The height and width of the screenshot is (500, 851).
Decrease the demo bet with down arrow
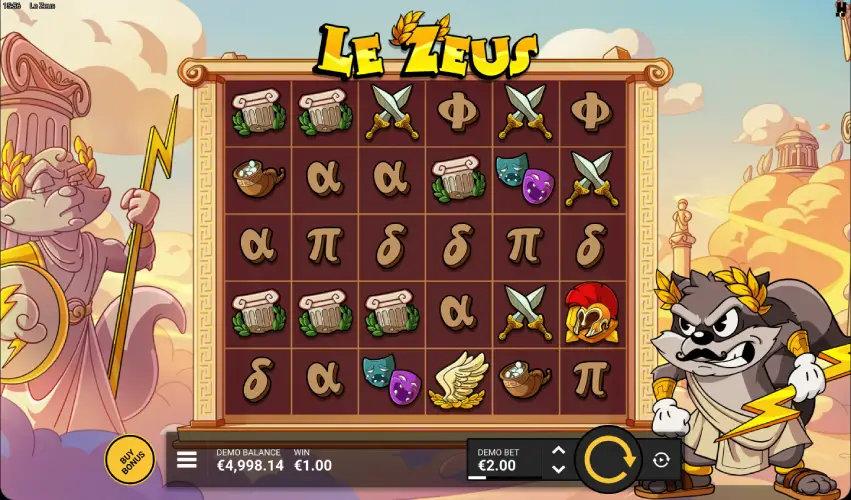pyautogui.click(x=558, y=468)
